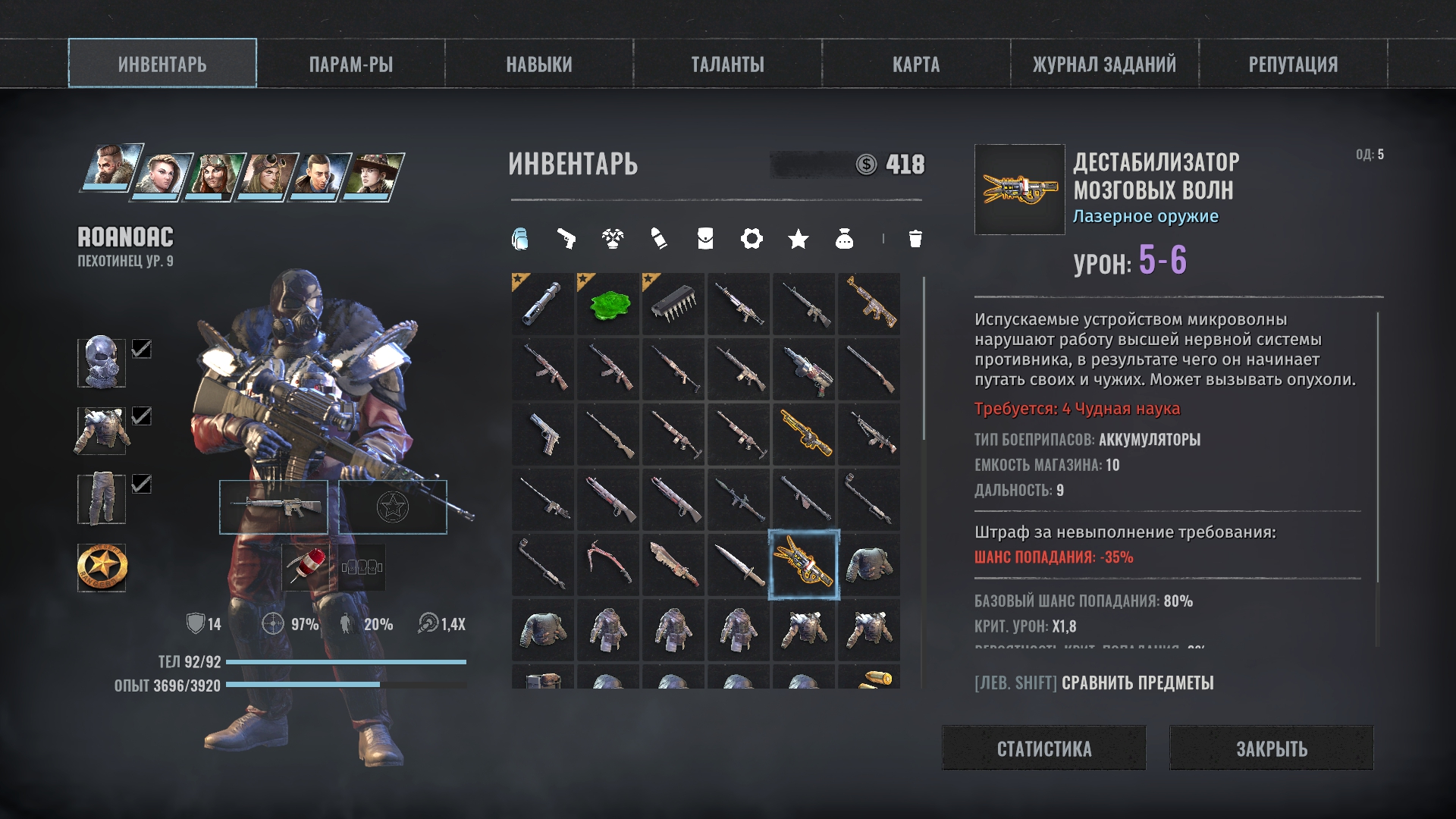Open ЖУРНАЛ ЗАДАНИЙ tab
Screen dimensions: 1456x819
click(1104, 64)
